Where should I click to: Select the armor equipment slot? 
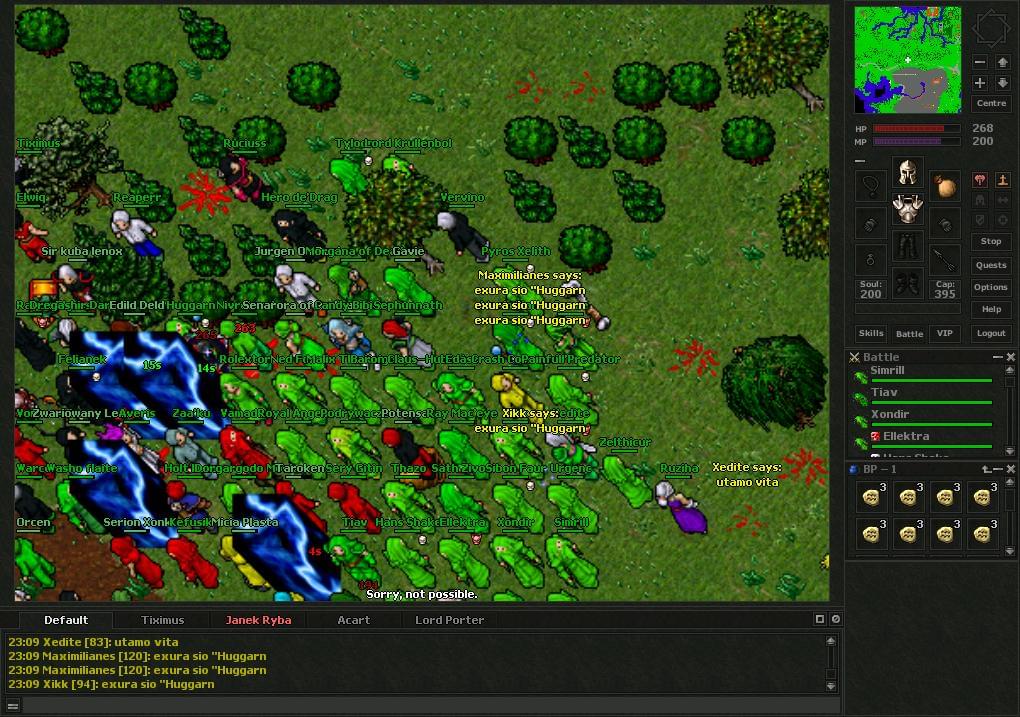(908, 209)
